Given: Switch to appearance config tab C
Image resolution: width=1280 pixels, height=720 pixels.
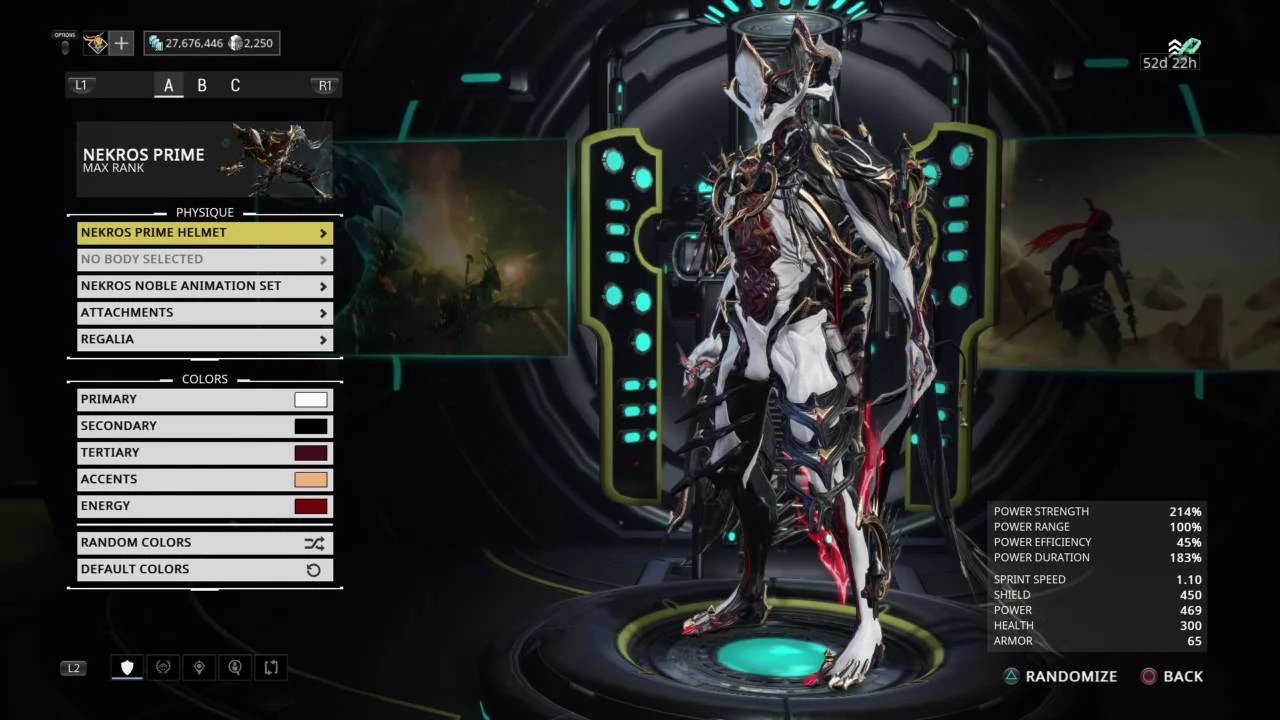Looking at the screenshot, I should click(235, 85).
